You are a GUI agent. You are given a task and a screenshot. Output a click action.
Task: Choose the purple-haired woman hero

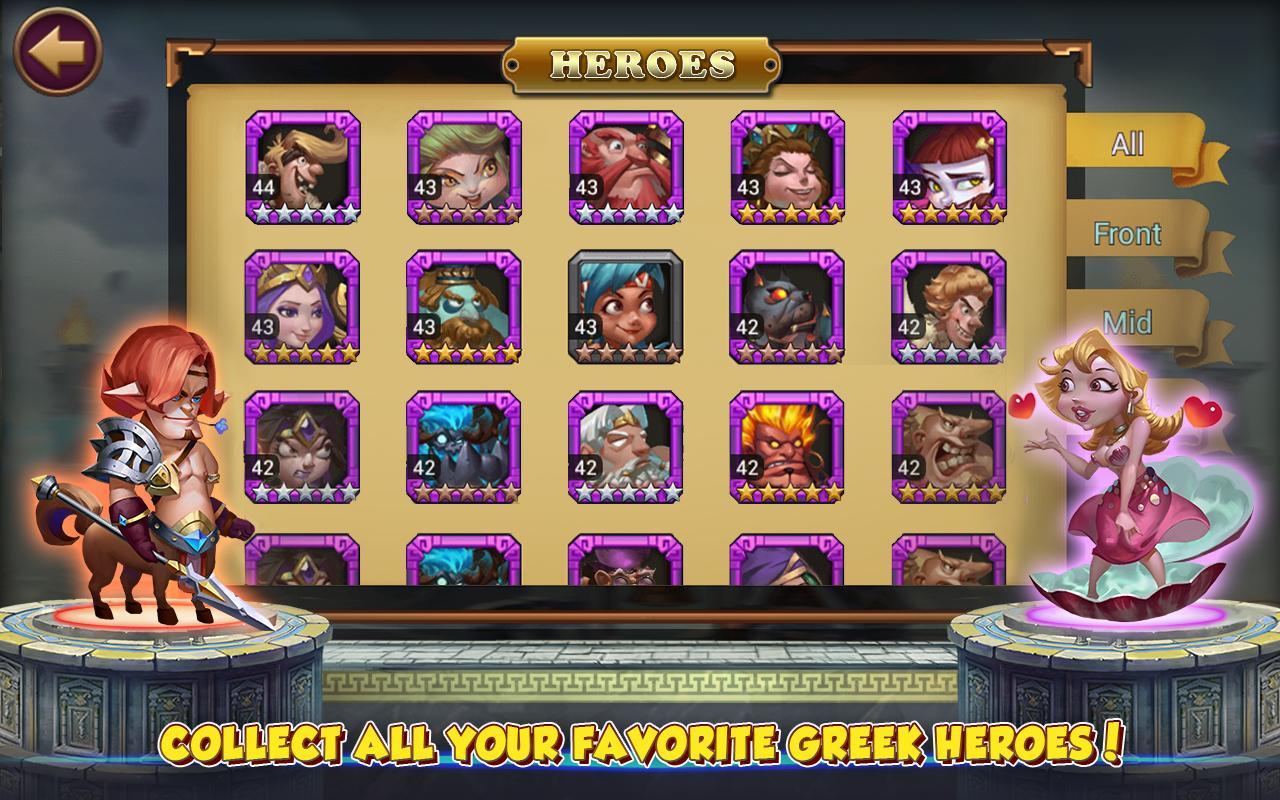point(303,306)
